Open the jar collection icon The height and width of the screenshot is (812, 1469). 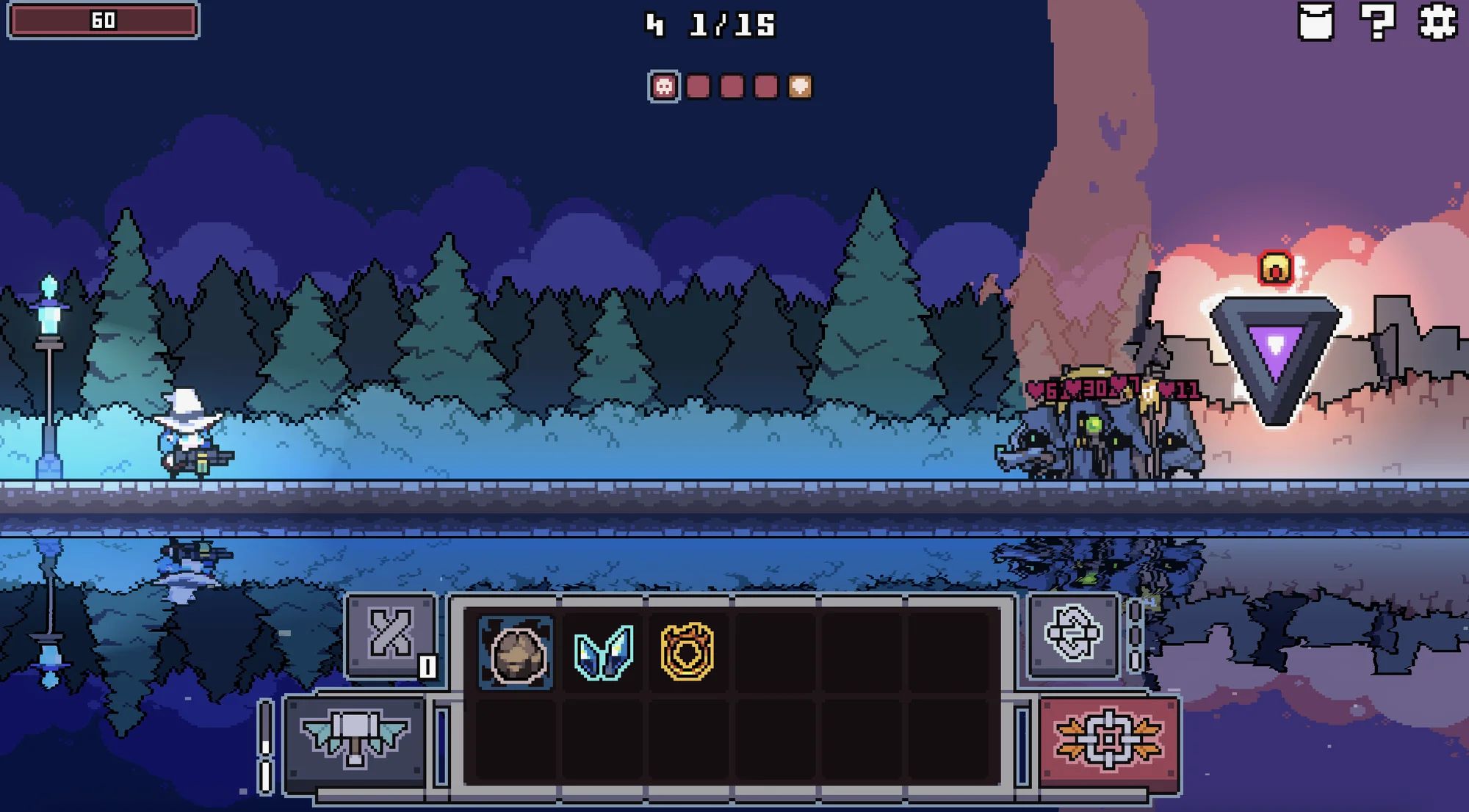click(x=1315, y=21)
